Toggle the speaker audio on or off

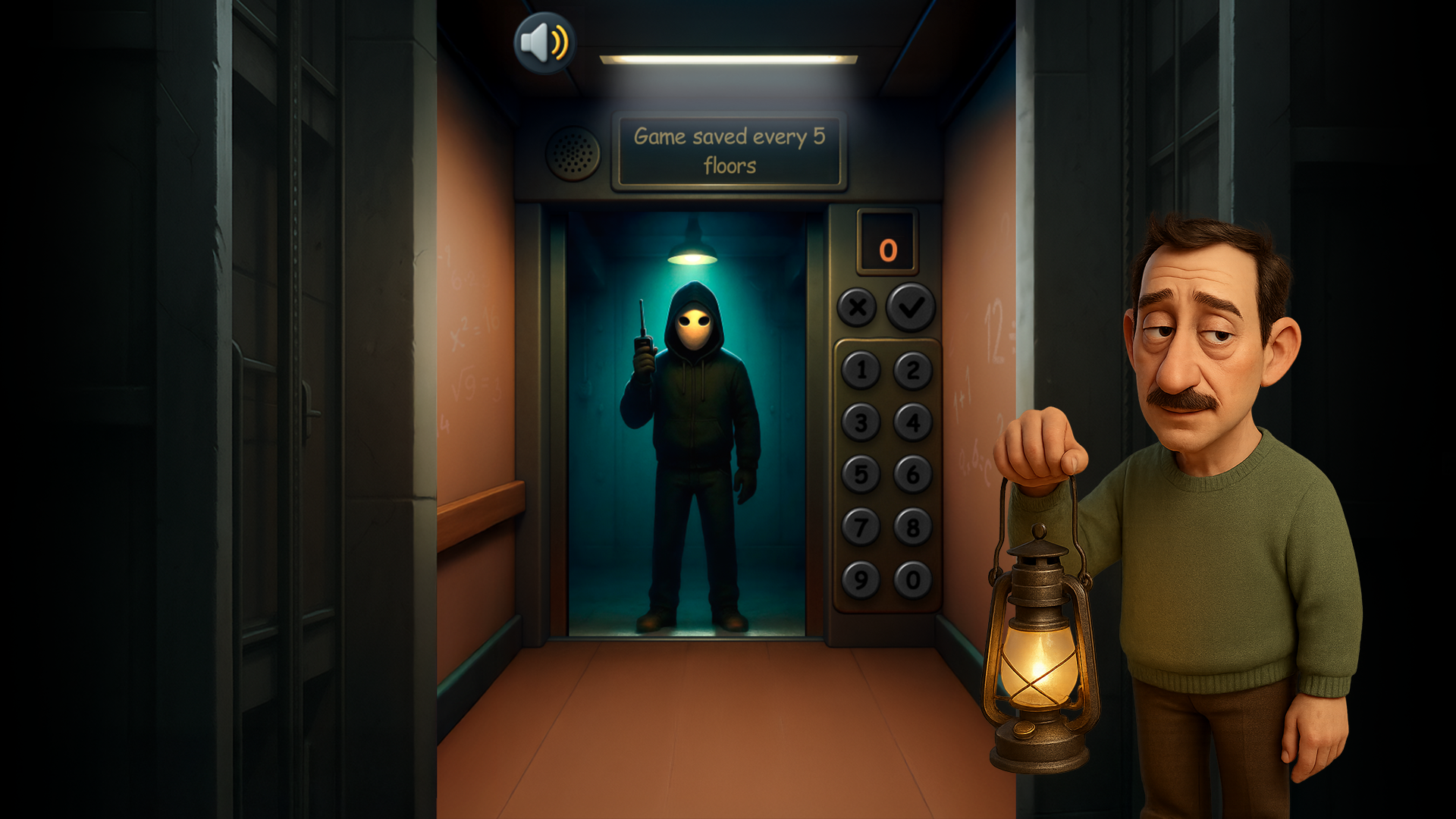coord(544,41)
